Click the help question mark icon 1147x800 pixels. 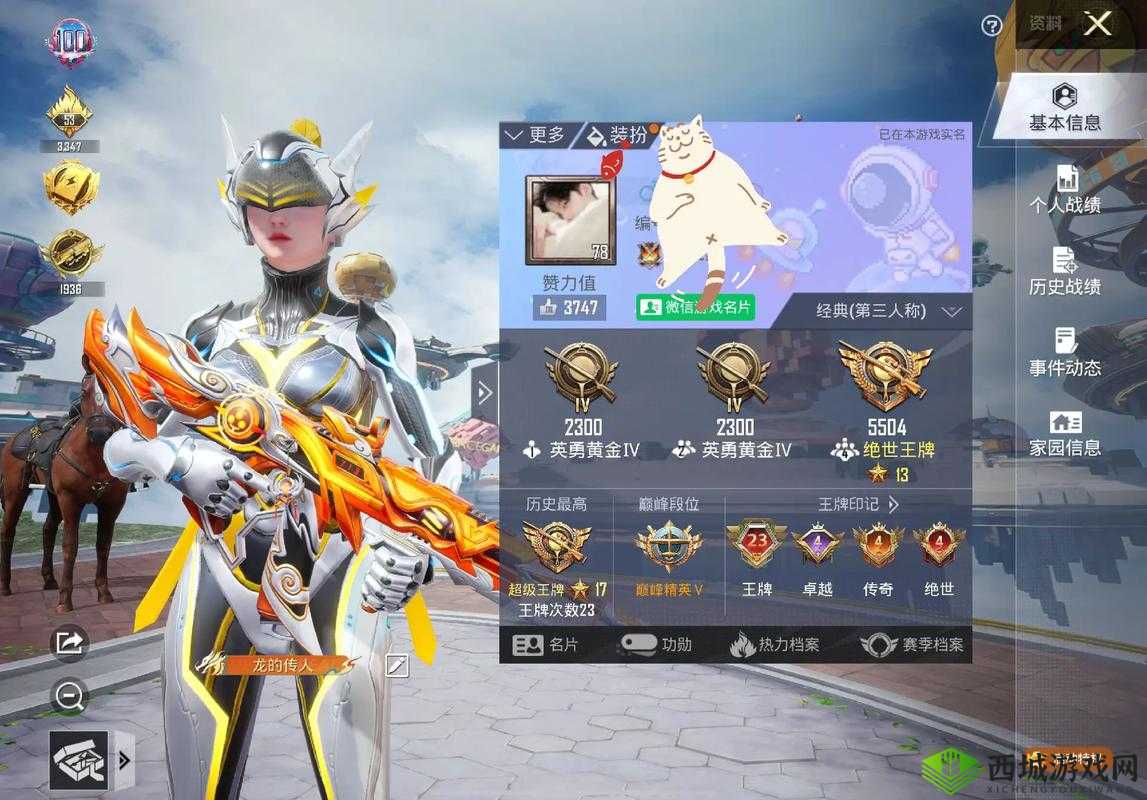pos(991,26)
